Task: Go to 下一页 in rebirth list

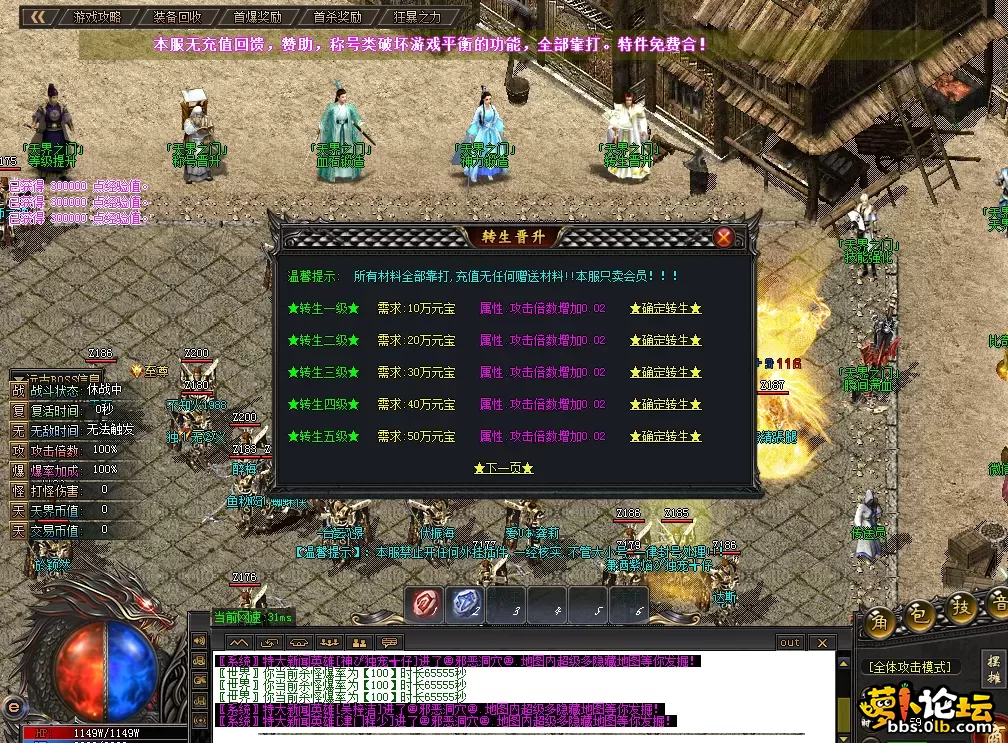Action: 503,468
